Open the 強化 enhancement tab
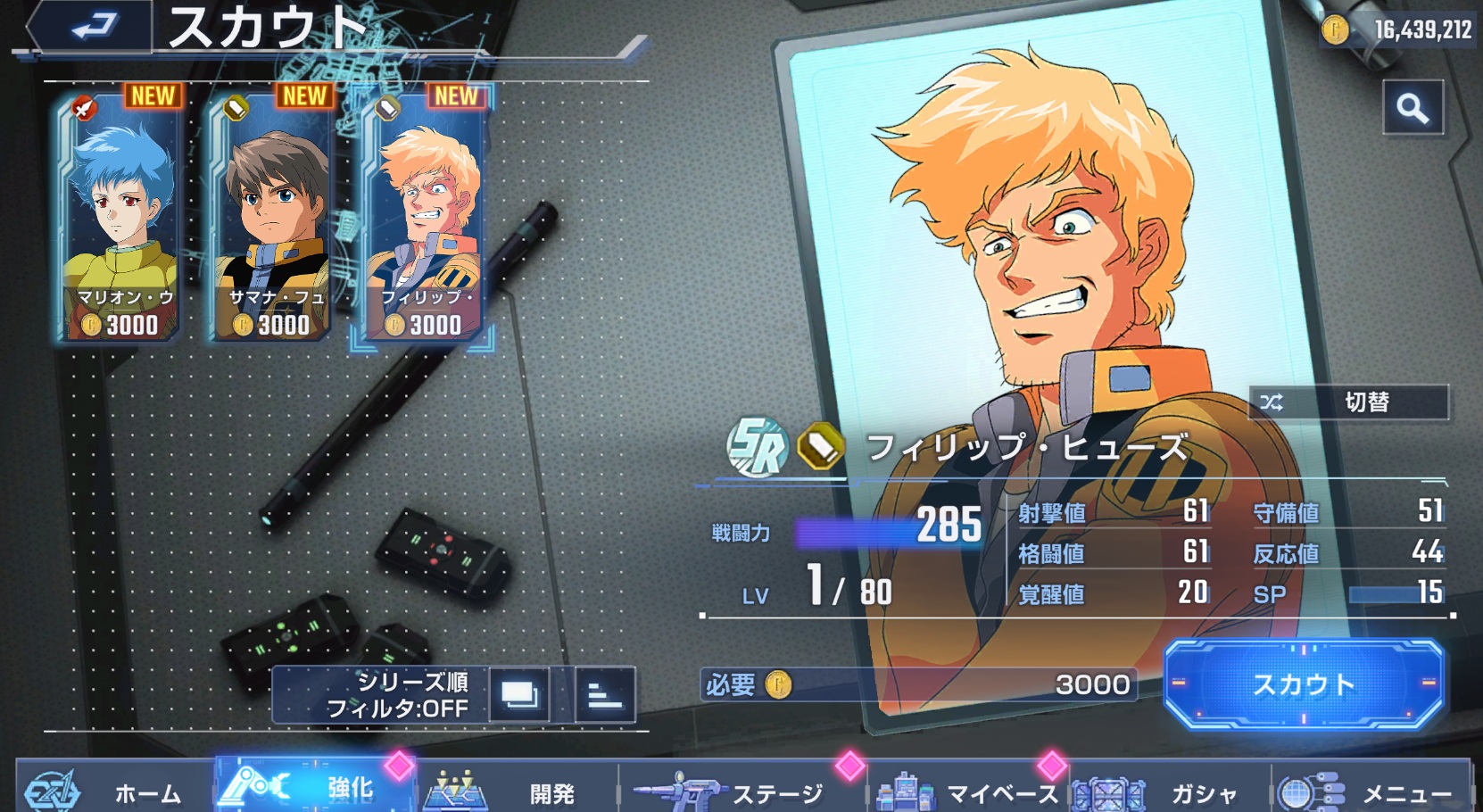The height and width of the screenshot is (812, 1483). click(x=317, y=788)
